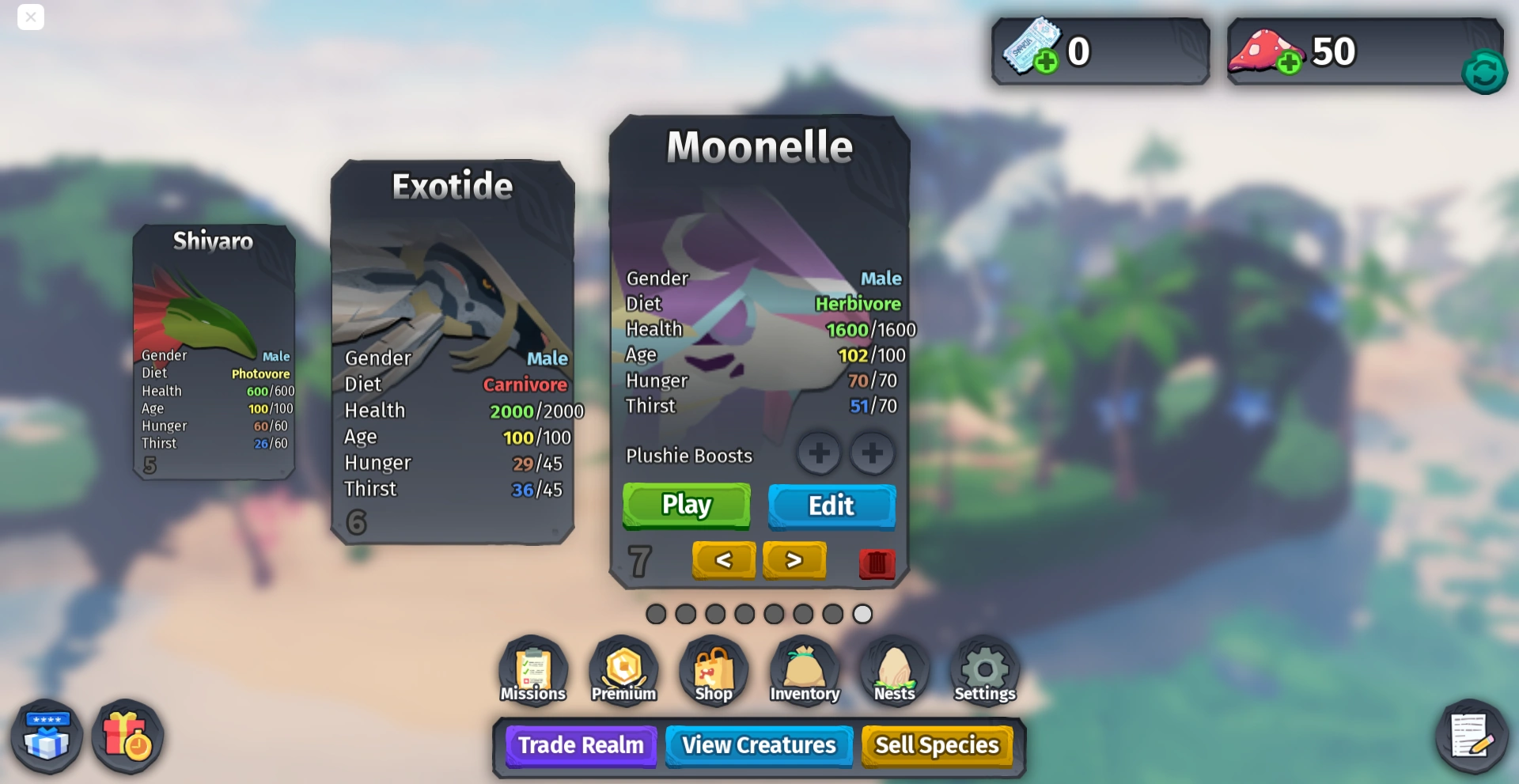Open the Missions panel
The width and height of the screenshot is (1519, 784).
pyautogui.click(x=532, y=669)
